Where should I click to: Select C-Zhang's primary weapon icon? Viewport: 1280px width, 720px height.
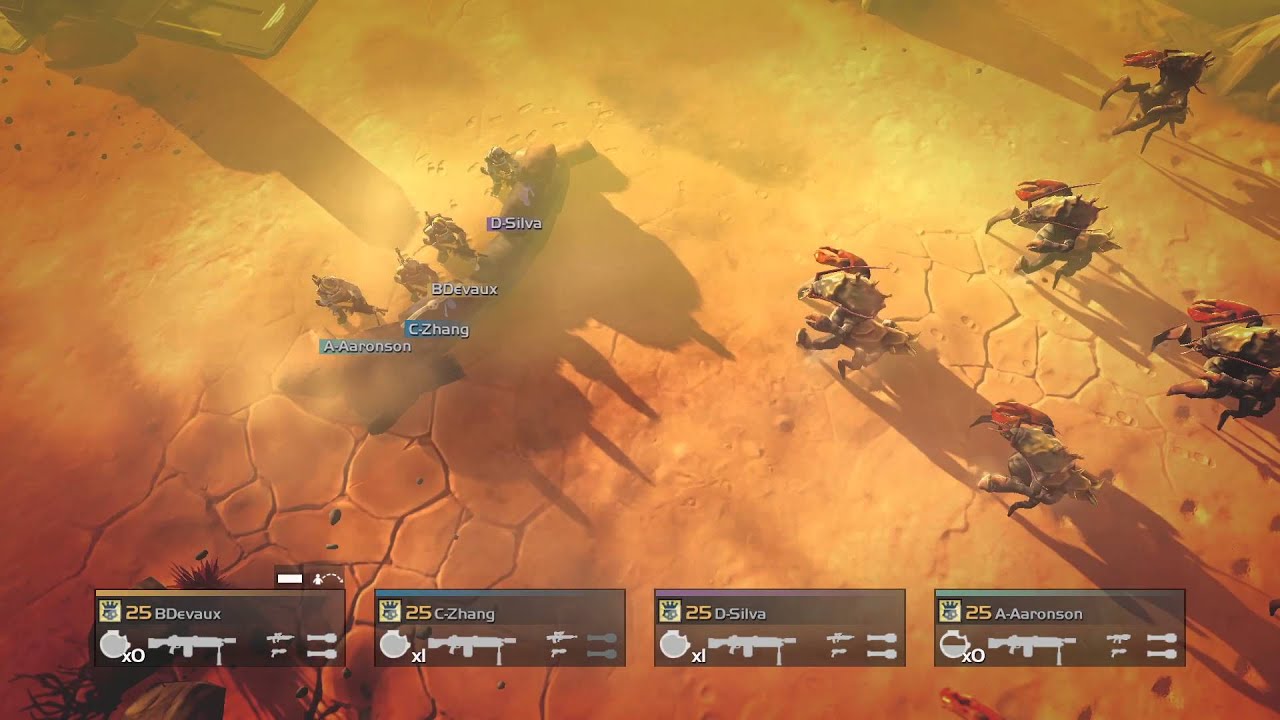[x=472, y=645]
